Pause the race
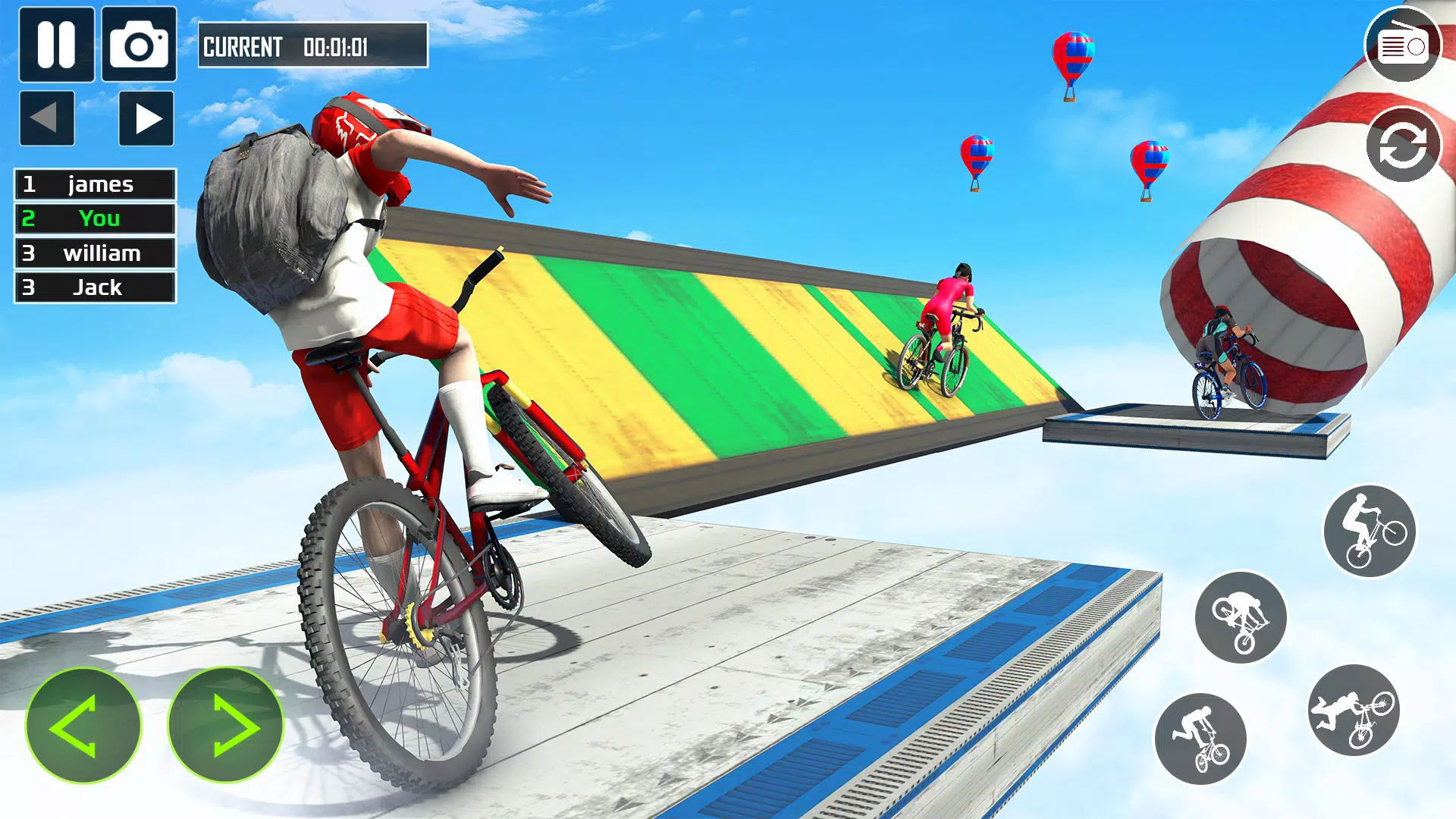 (56, 45)
